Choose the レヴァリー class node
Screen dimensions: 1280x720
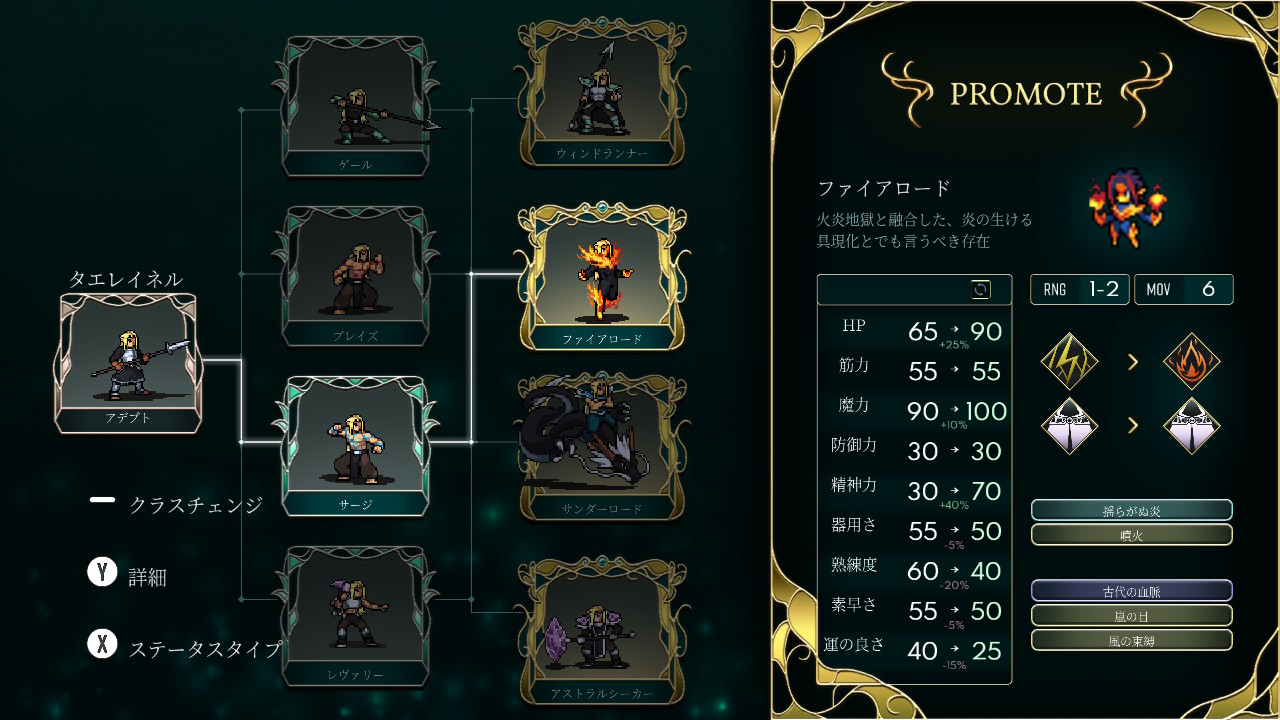coord(356,616)
